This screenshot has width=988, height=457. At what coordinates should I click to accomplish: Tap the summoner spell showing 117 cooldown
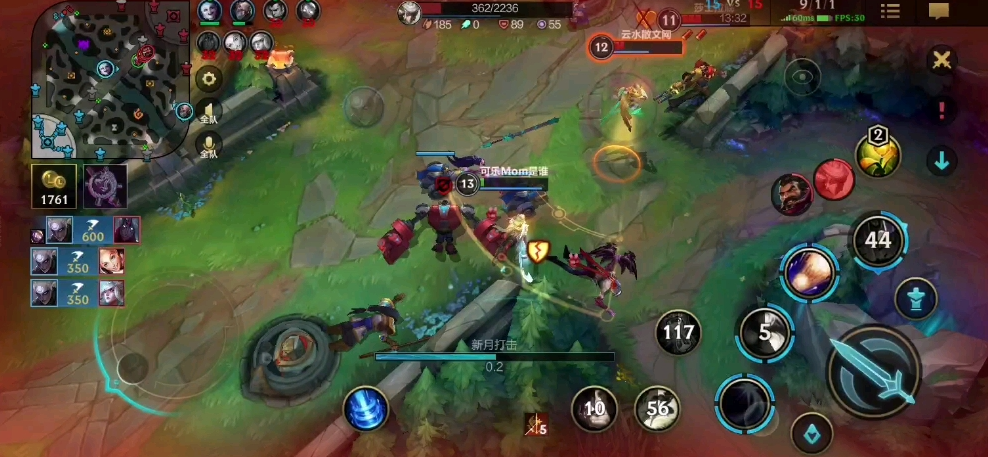click(x=679, y=333)
